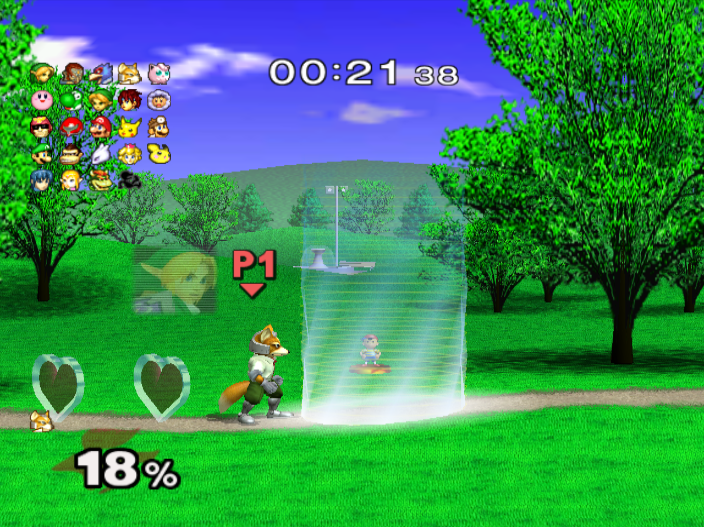
Task: Pick the Pikachu icon
Action: (129, 128)
